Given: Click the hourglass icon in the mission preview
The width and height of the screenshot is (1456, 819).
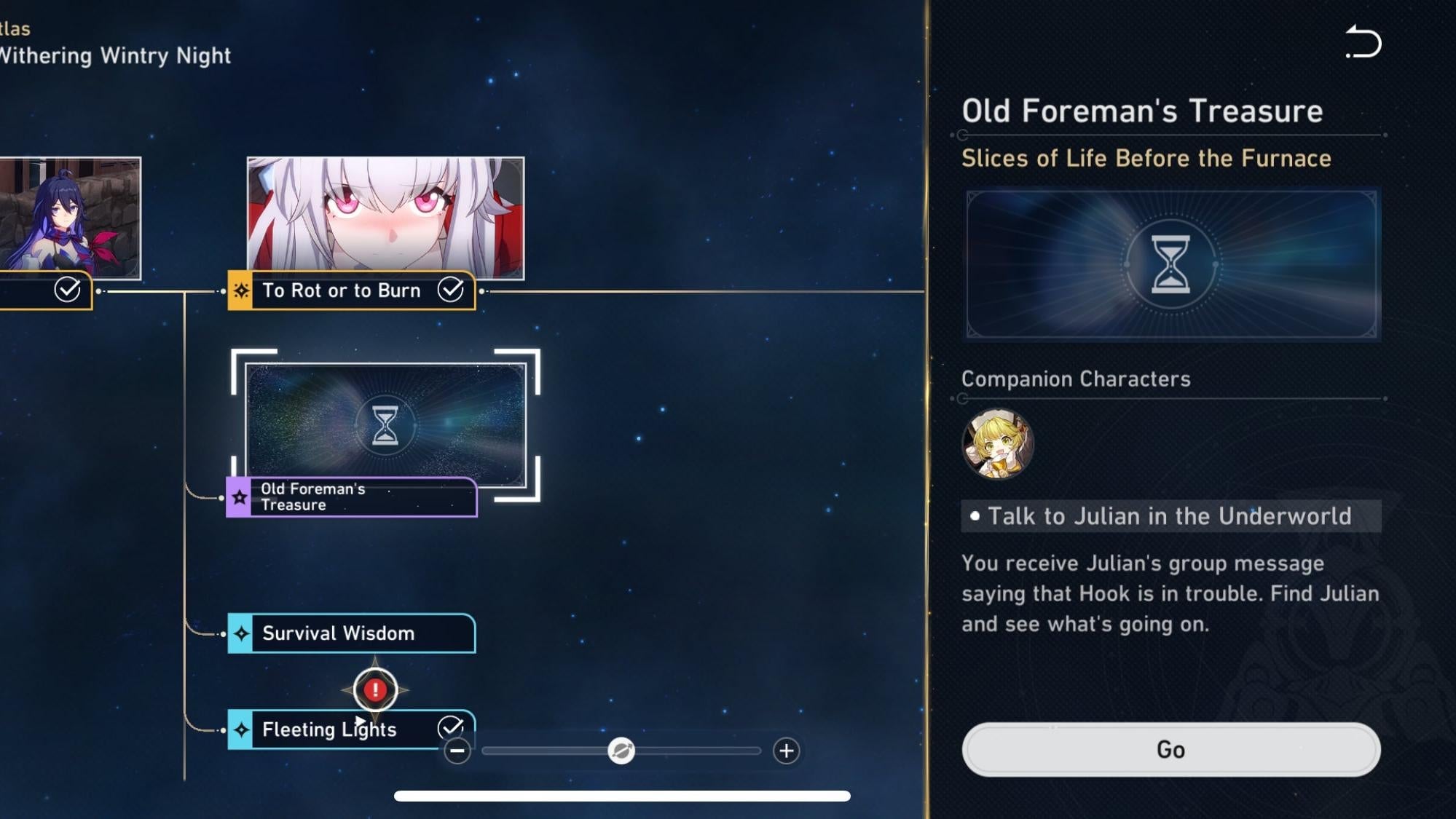Looking at the screenshot, I should point(1170,265).
